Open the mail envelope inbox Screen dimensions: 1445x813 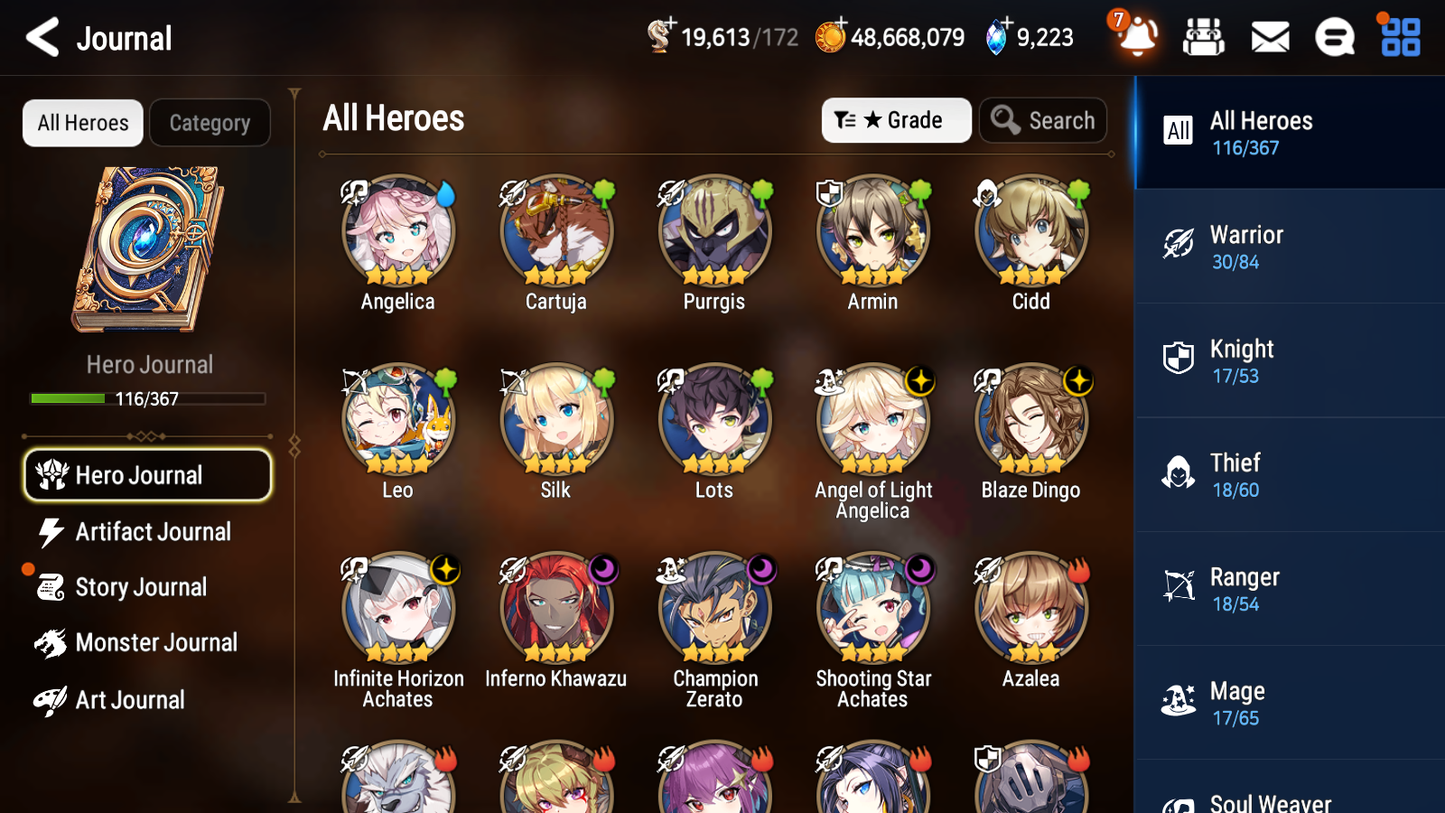click(1269, 36)
